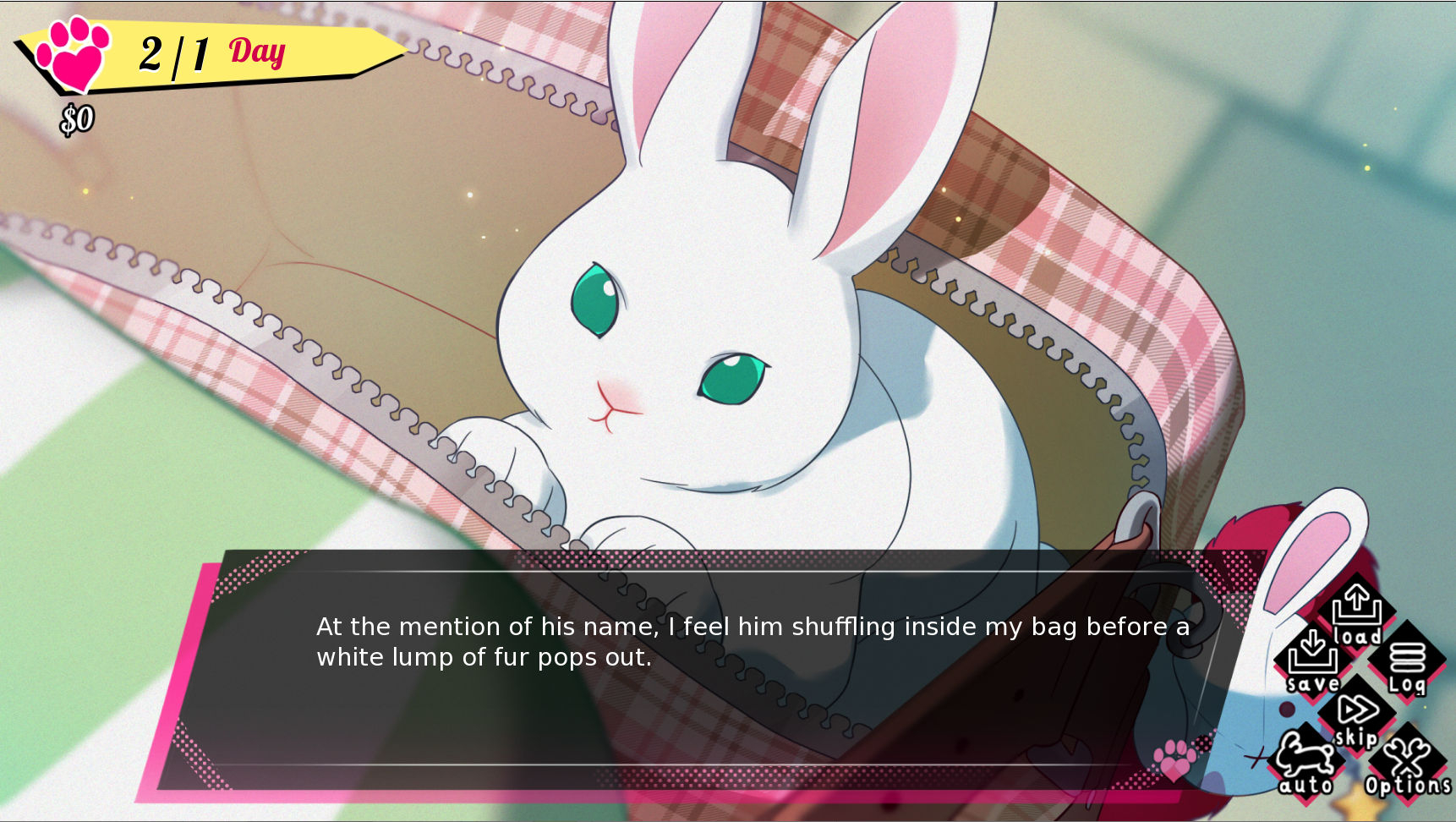
Task: Open the save menu
Action: tap(1312, 660)
